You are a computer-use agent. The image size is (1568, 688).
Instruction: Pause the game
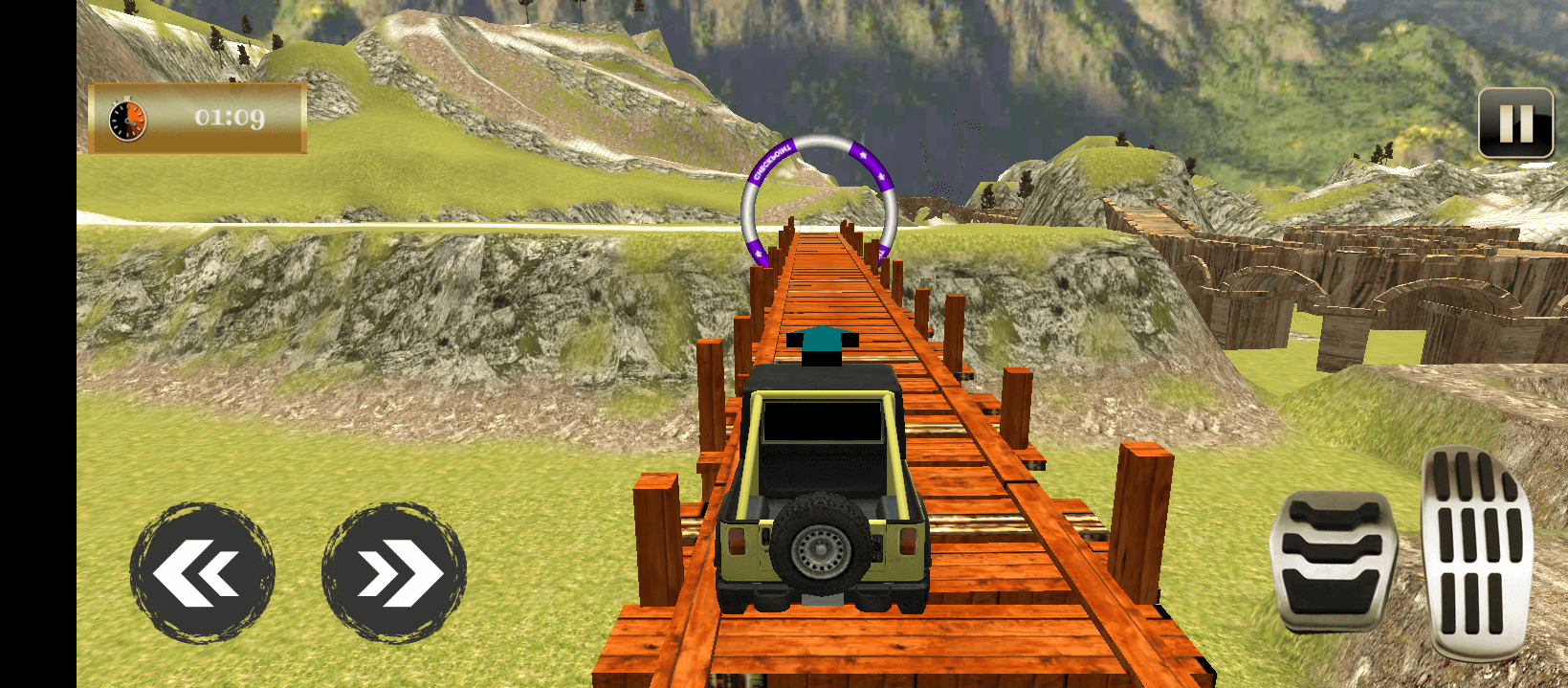click(1515, 122)
